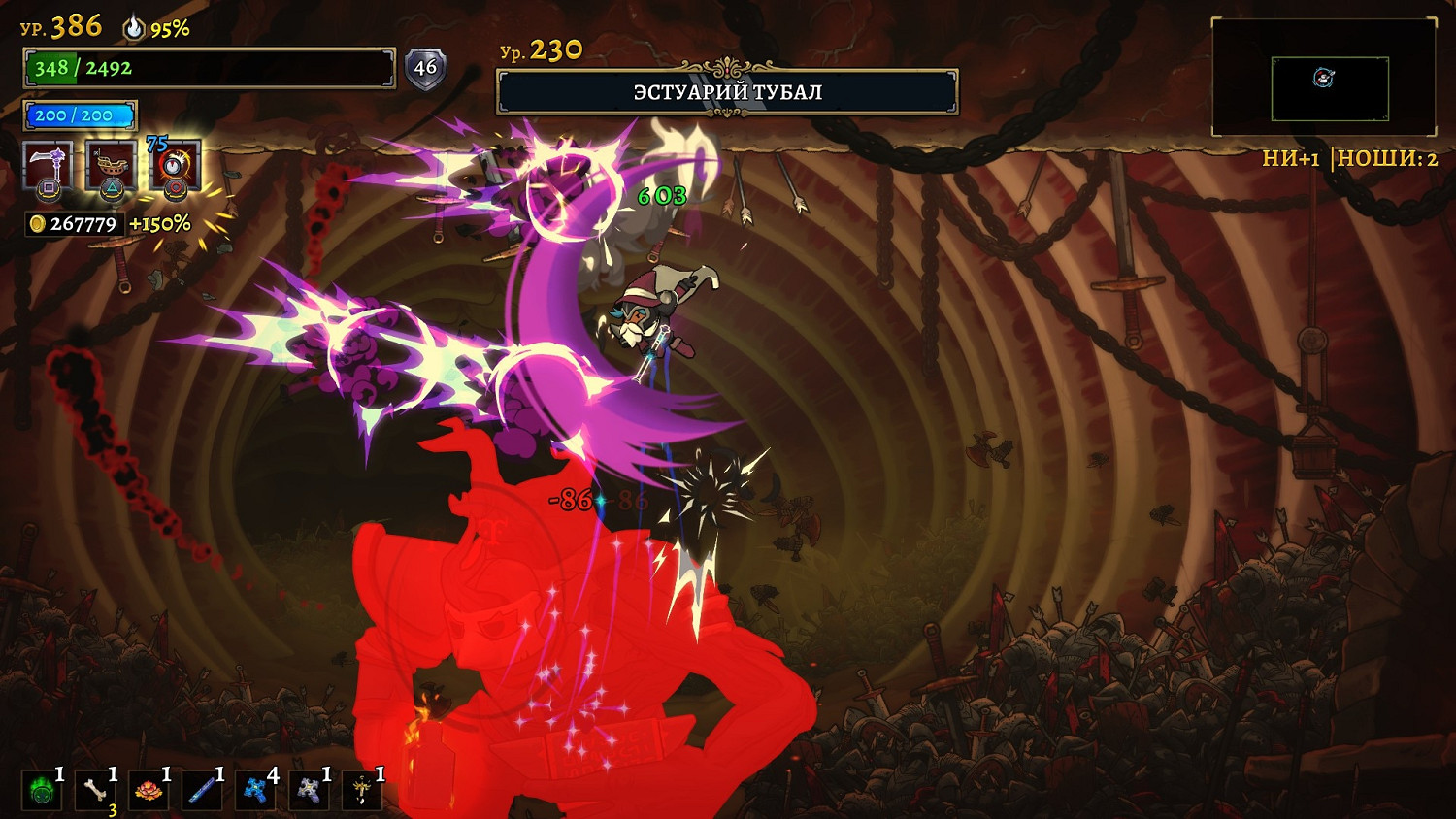Select the purple scythe weapon icon
Viewport: 1456px width, 819px height.
click(47, 166)
